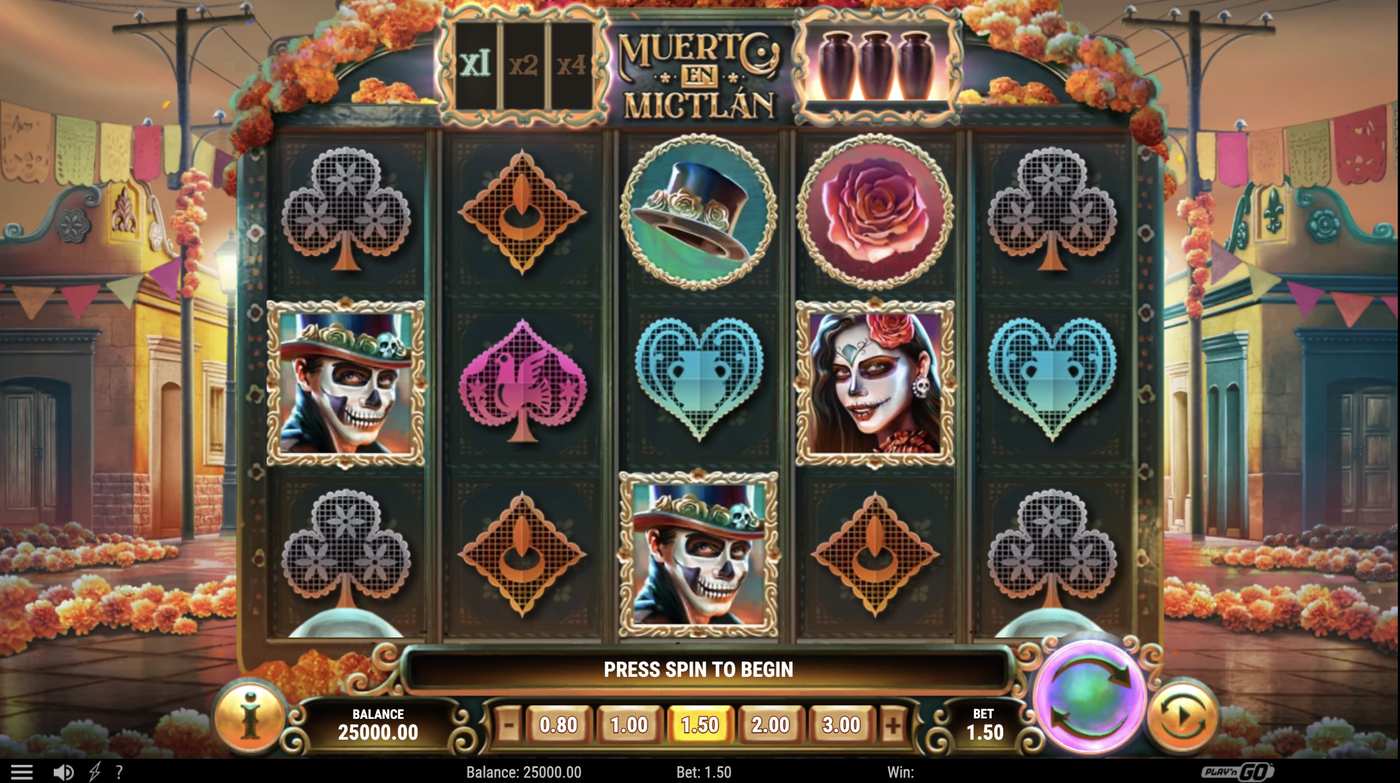Select the 2.00 bet amount
Image resolution: width=1400 pixels, height=783 pixels.
pos(770,724)
